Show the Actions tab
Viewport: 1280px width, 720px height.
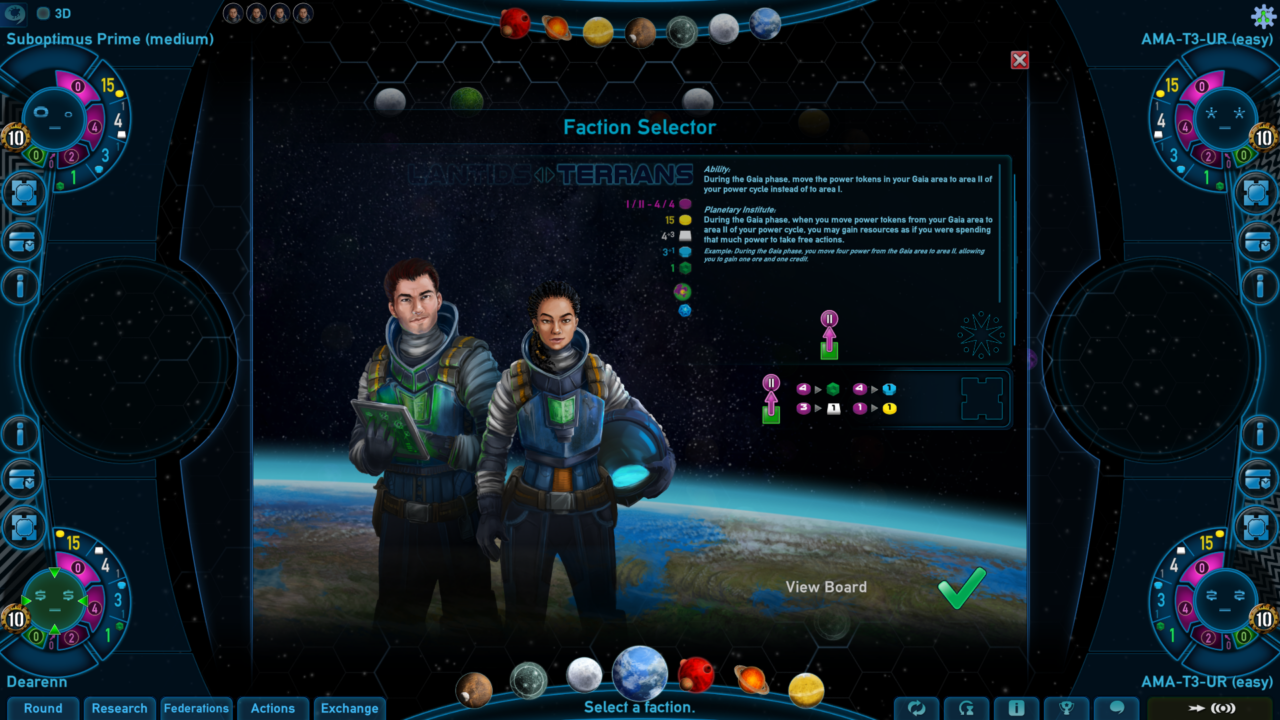(x=273, y=708)
